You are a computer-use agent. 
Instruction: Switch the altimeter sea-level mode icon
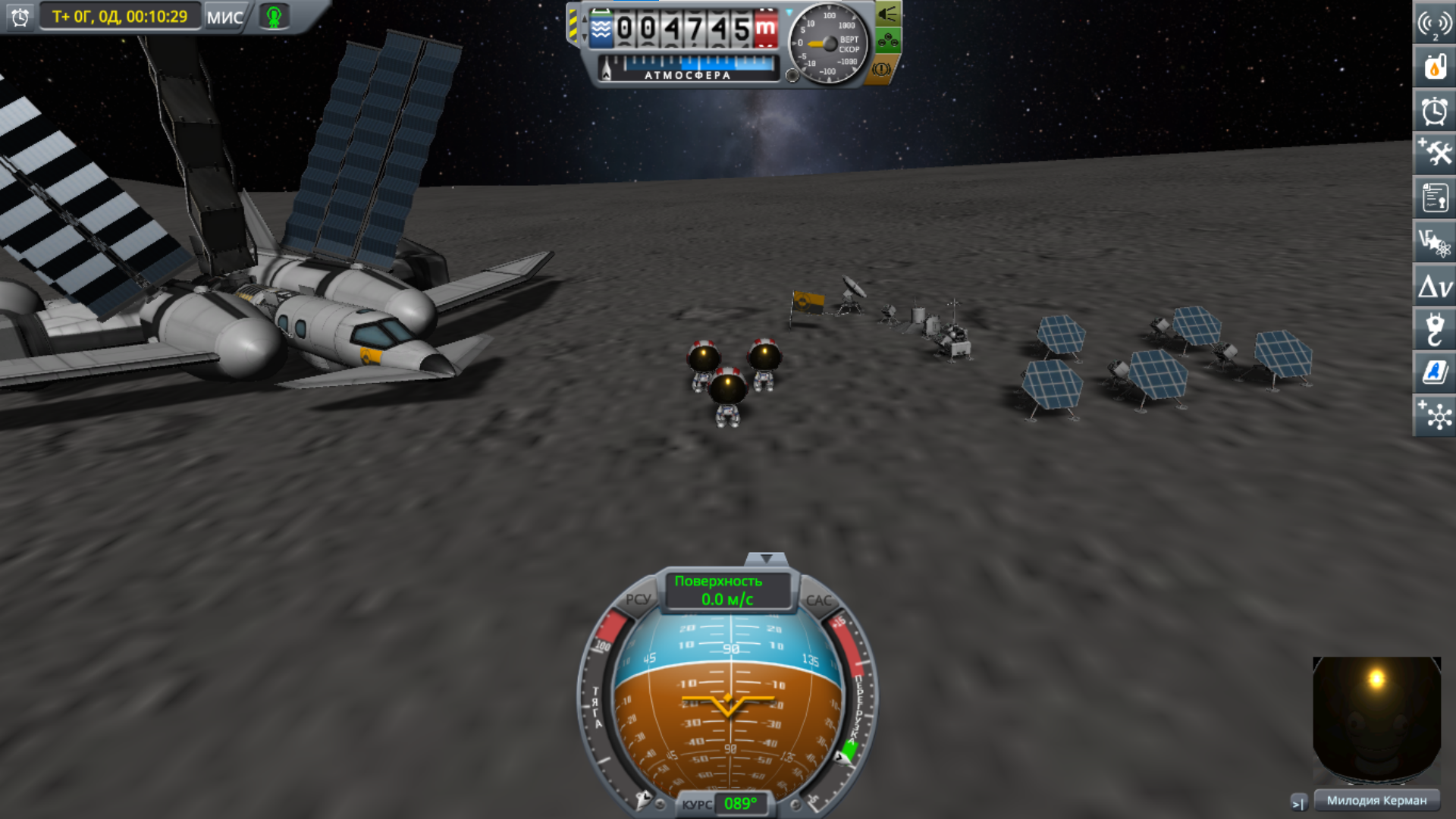(601, 30)
